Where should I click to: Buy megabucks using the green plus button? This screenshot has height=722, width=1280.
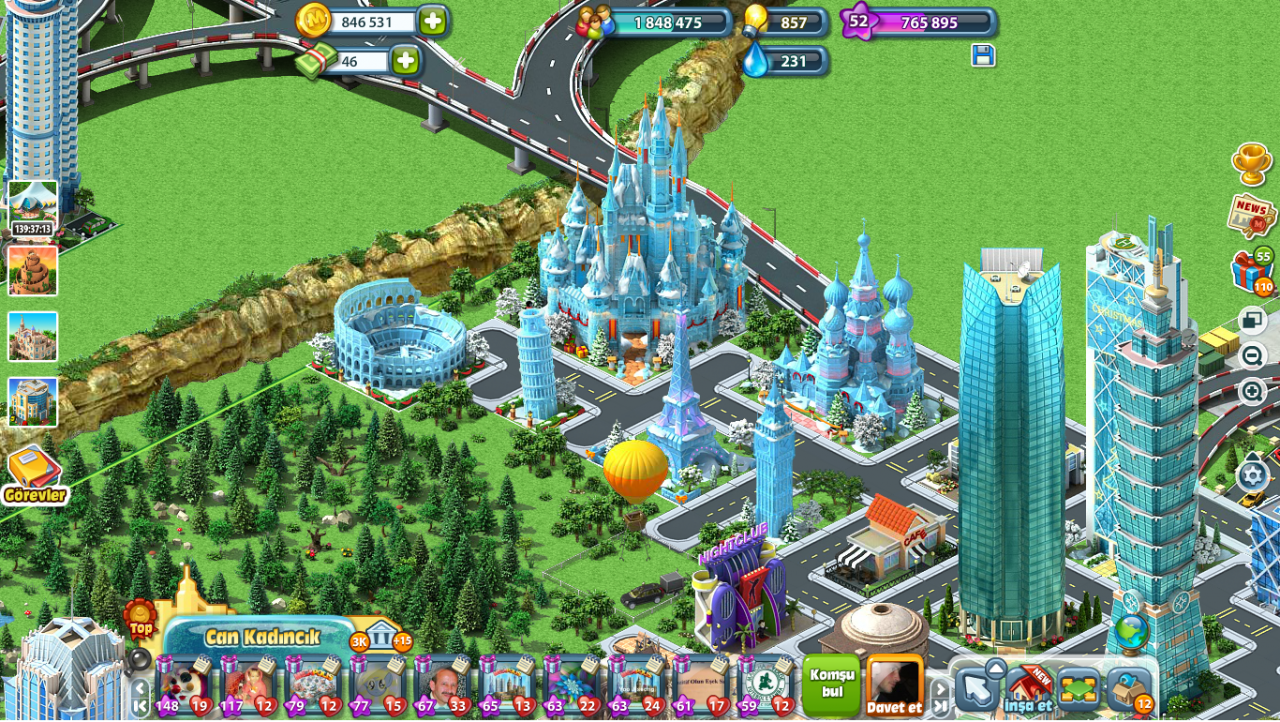point(405,61)
